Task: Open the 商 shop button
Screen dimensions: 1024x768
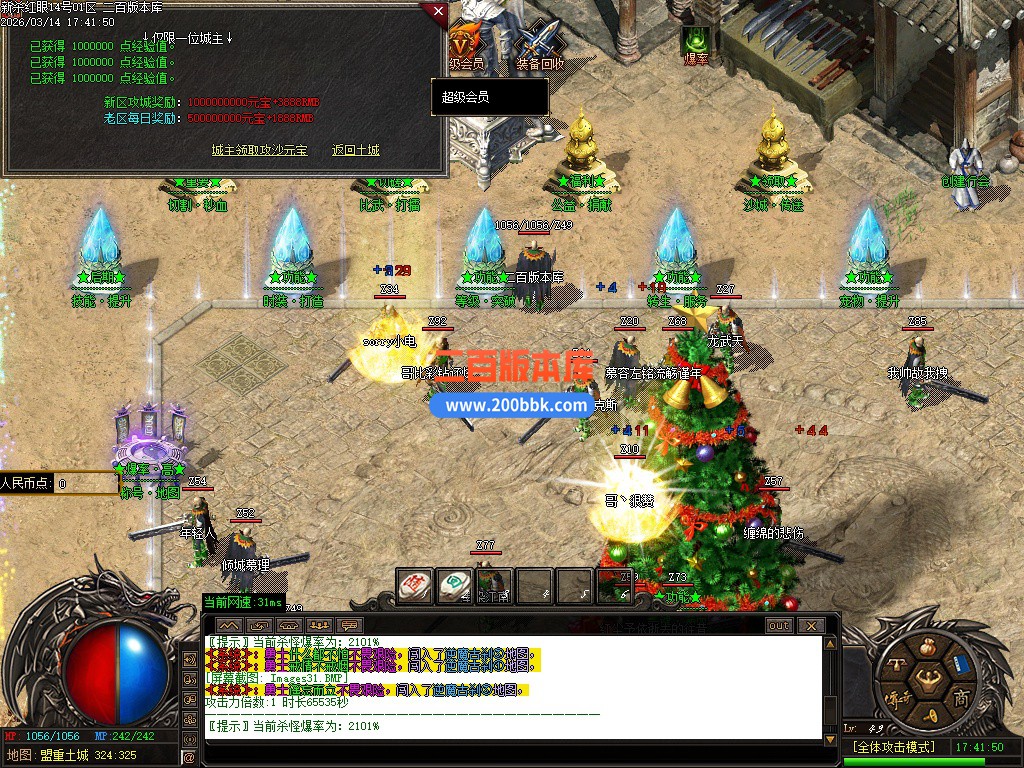Action: (961, 698)
